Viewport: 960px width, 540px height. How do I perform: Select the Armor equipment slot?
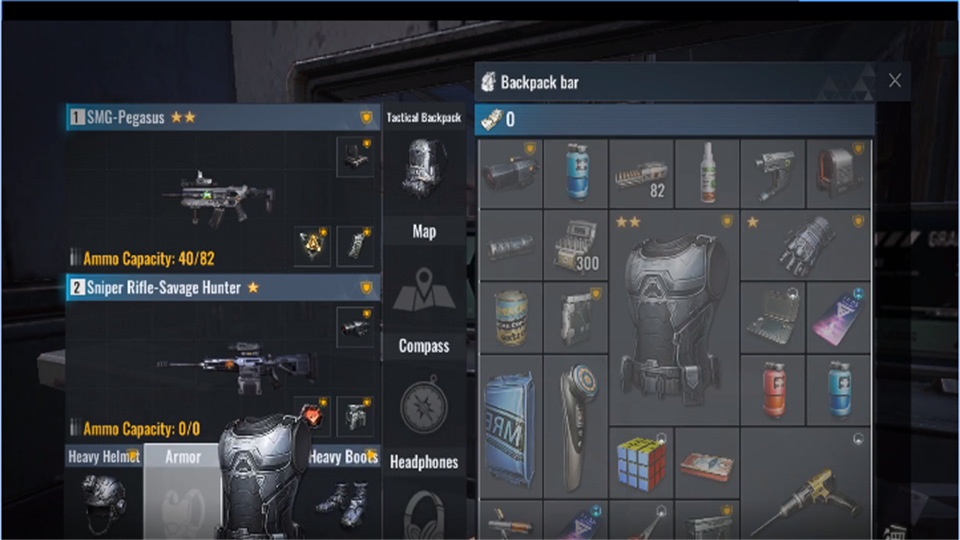pyautogui.click(x=182, y=495)
